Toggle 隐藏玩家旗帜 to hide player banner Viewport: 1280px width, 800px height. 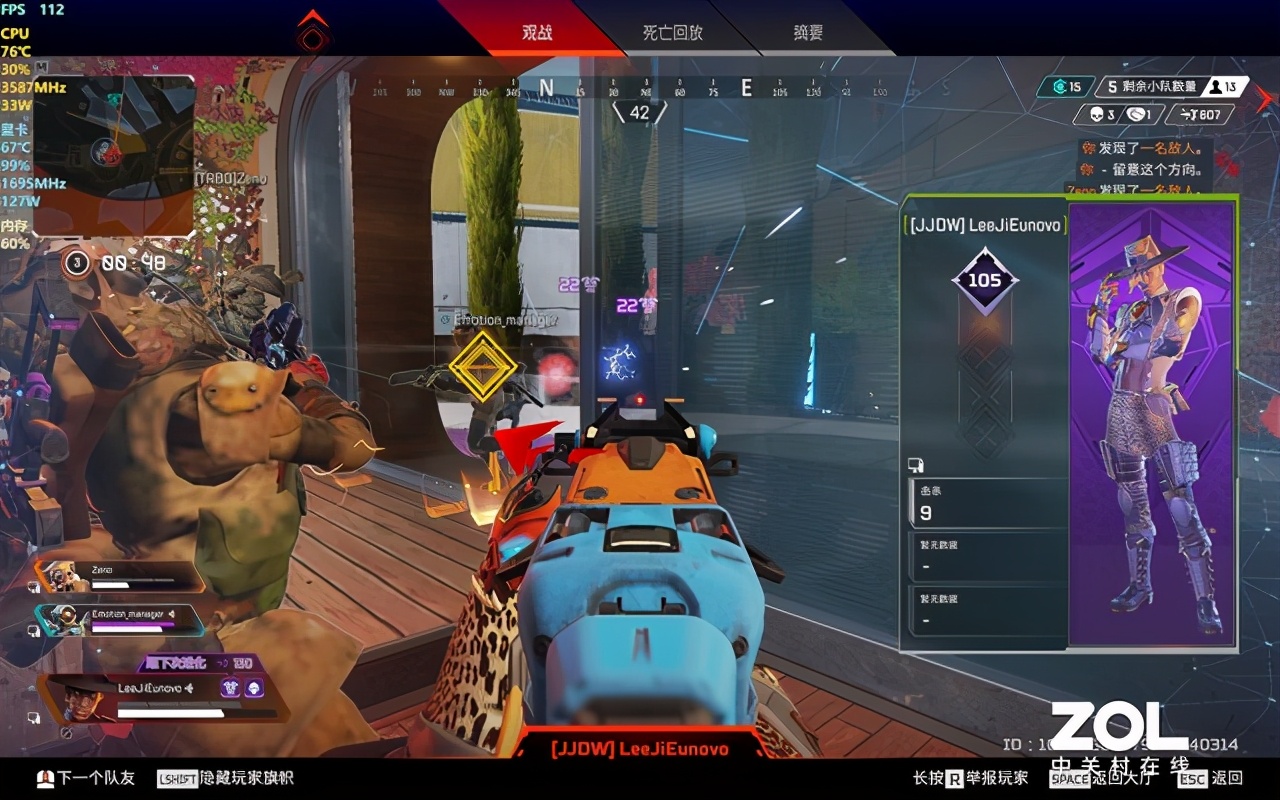tap(226, 778)
